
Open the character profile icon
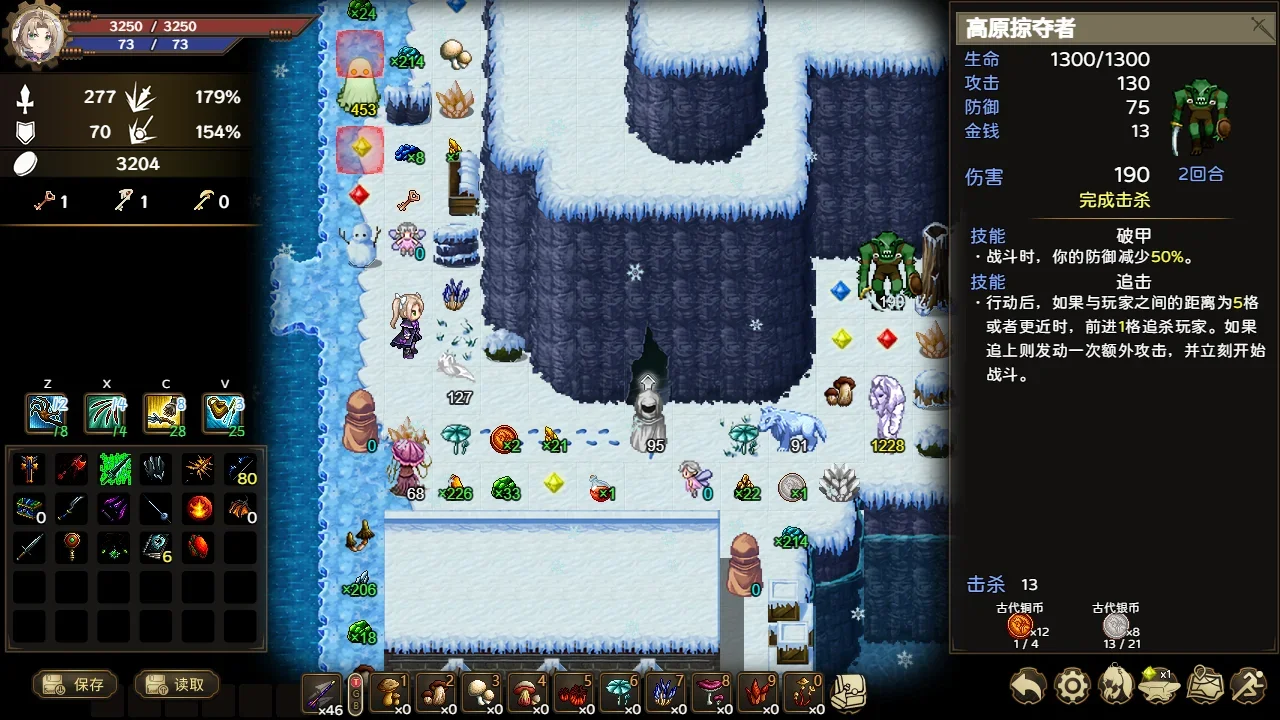(1116, 686)
